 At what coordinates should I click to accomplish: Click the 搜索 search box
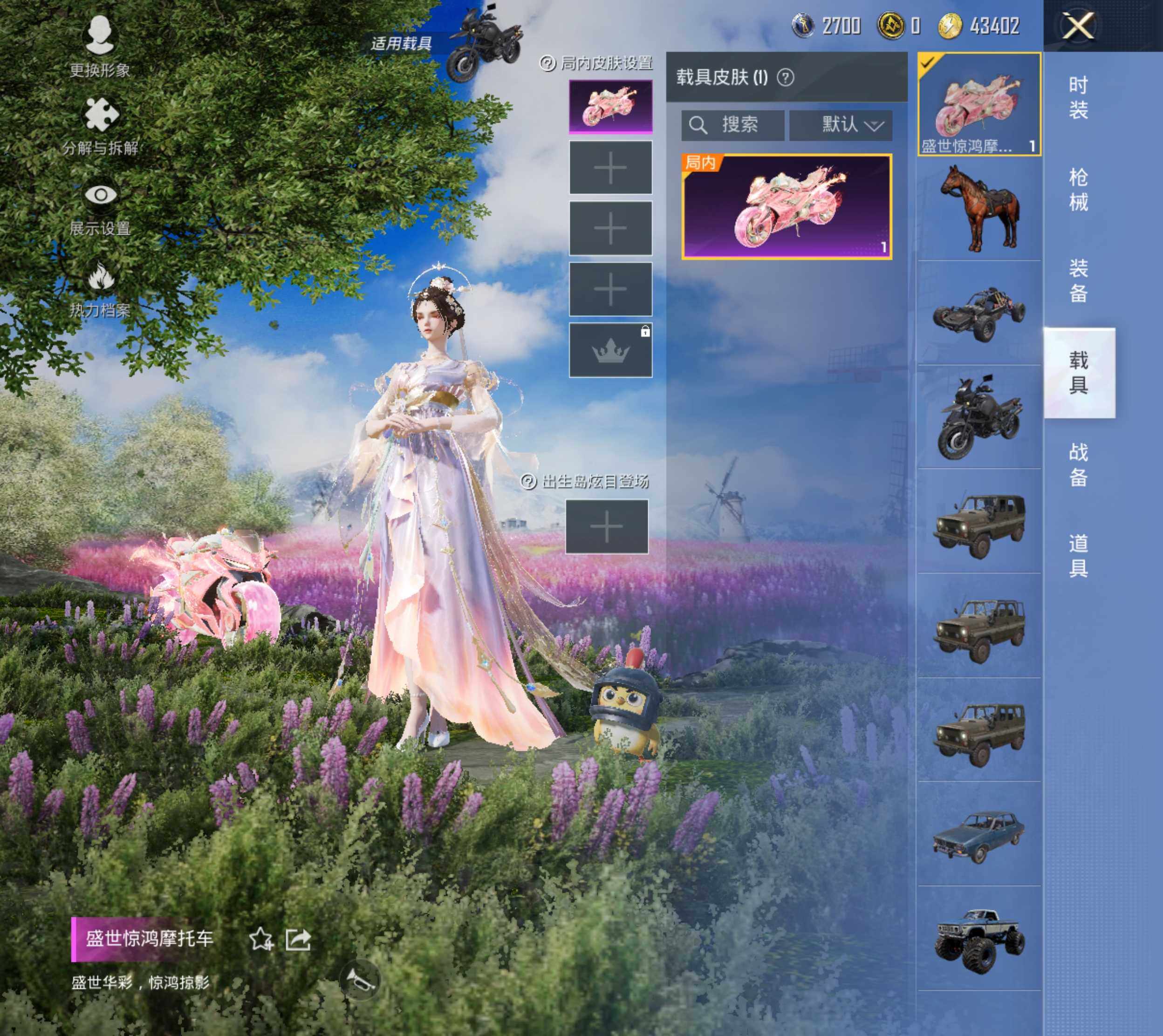(x=732, y=125)
